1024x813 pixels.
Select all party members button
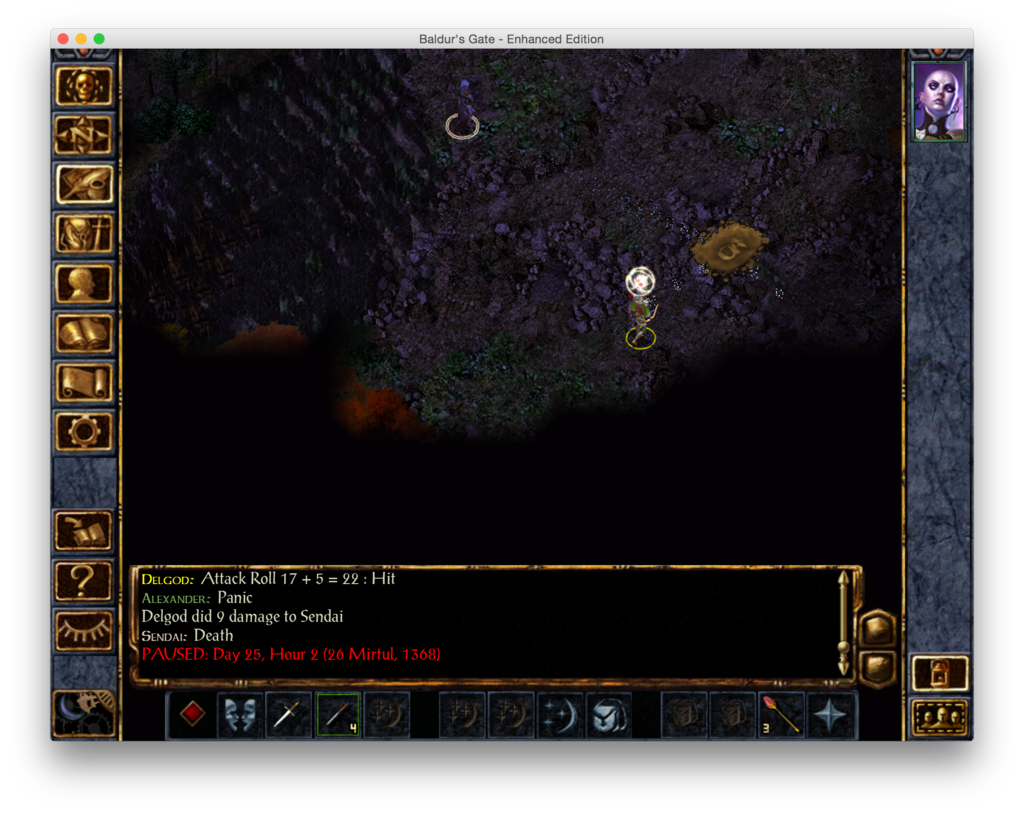(940, 717)
